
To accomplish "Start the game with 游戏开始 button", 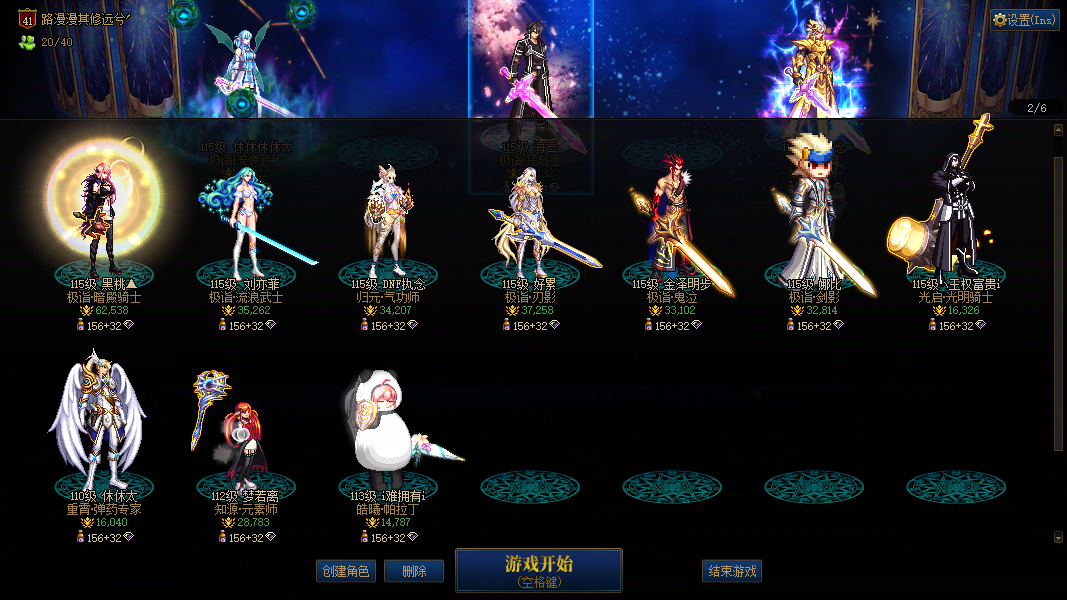I will point(538,569).
